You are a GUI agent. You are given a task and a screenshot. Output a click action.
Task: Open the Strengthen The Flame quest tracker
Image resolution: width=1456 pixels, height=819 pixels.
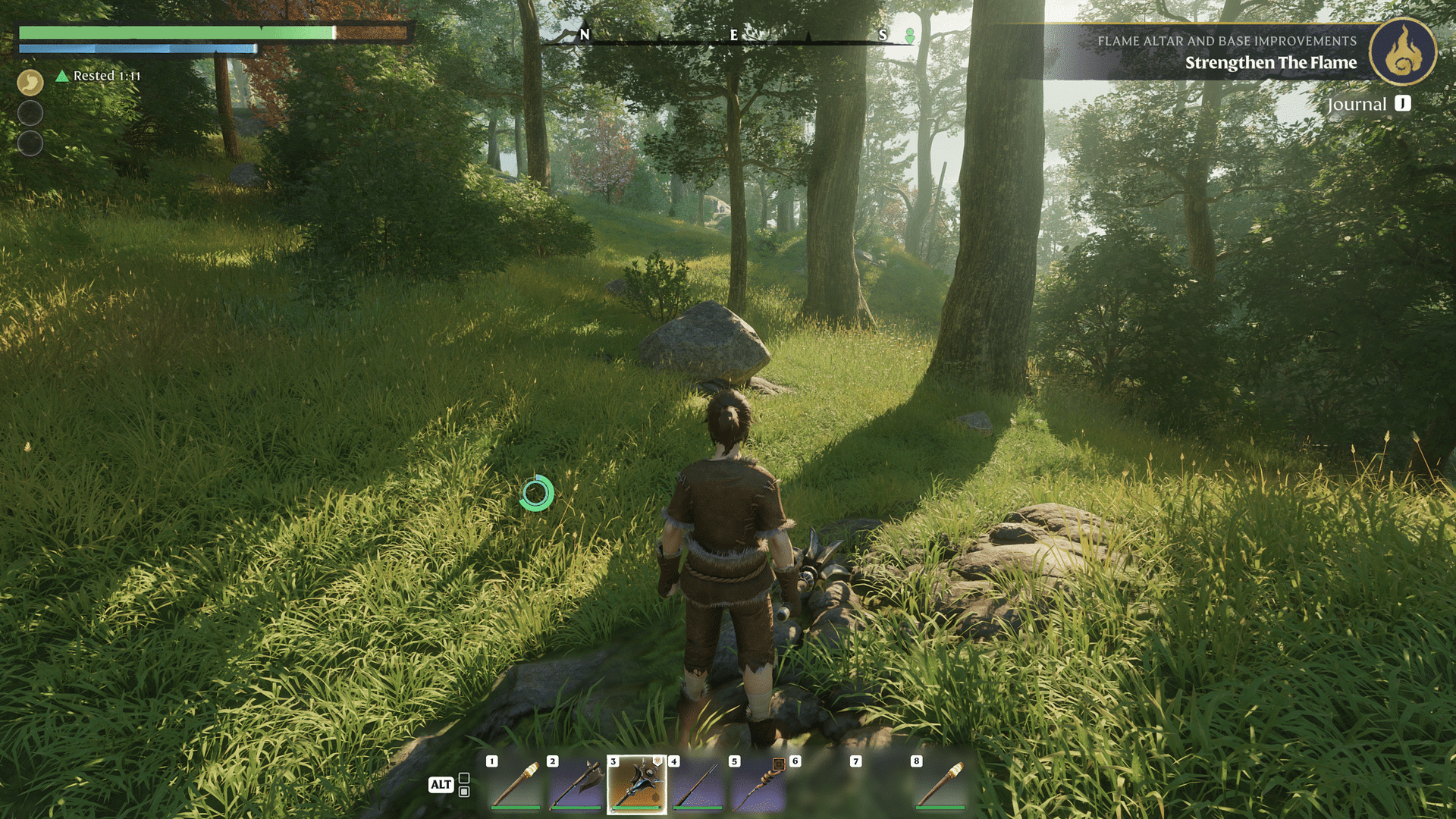[1270, 63]
